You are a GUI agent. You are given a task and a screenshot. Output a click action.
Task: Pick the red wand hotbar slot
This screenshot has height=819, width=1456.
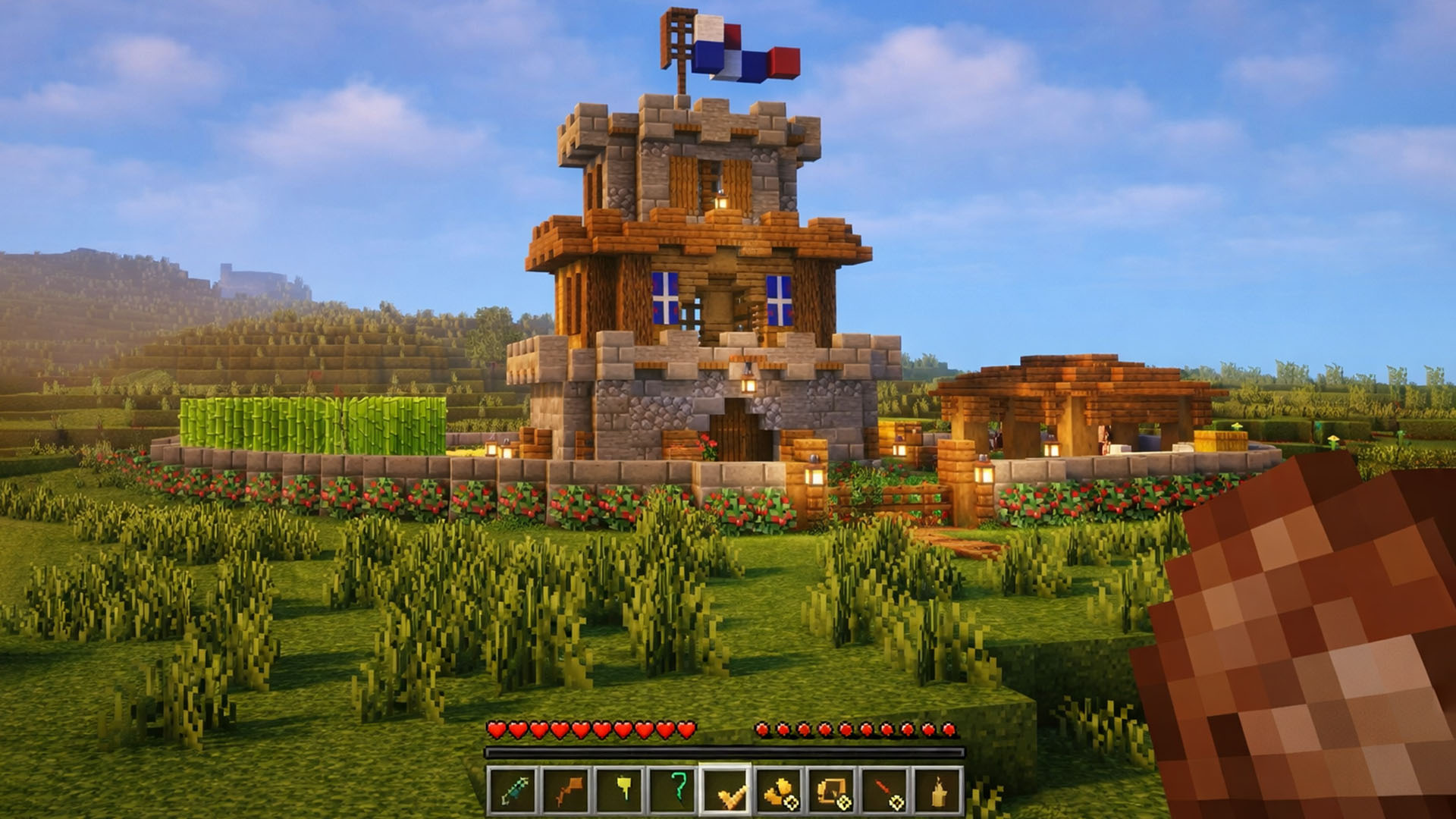pos(886,791)
